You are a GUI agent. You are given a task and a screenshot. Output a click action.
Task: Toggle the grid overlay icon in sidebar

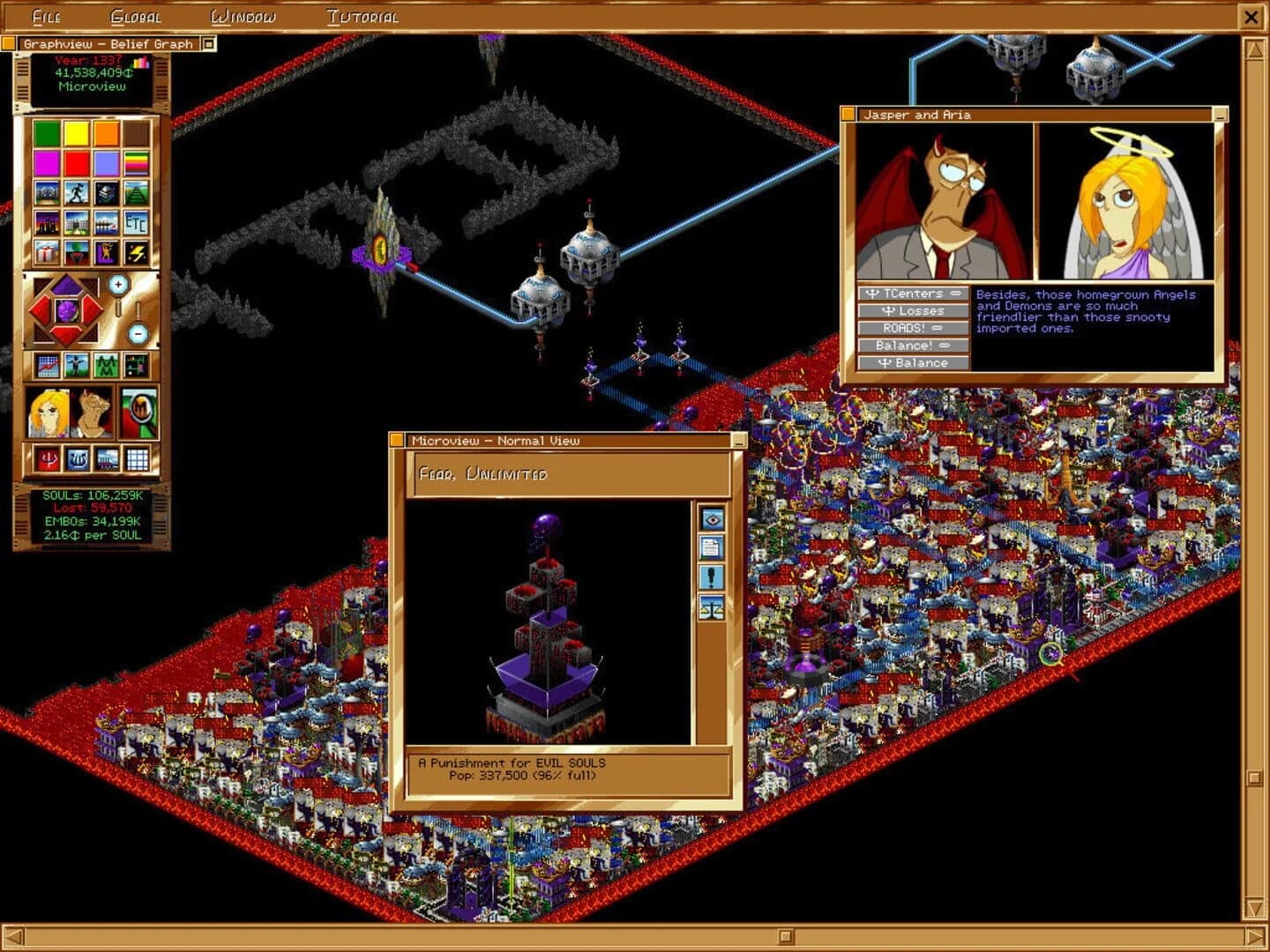138,460
